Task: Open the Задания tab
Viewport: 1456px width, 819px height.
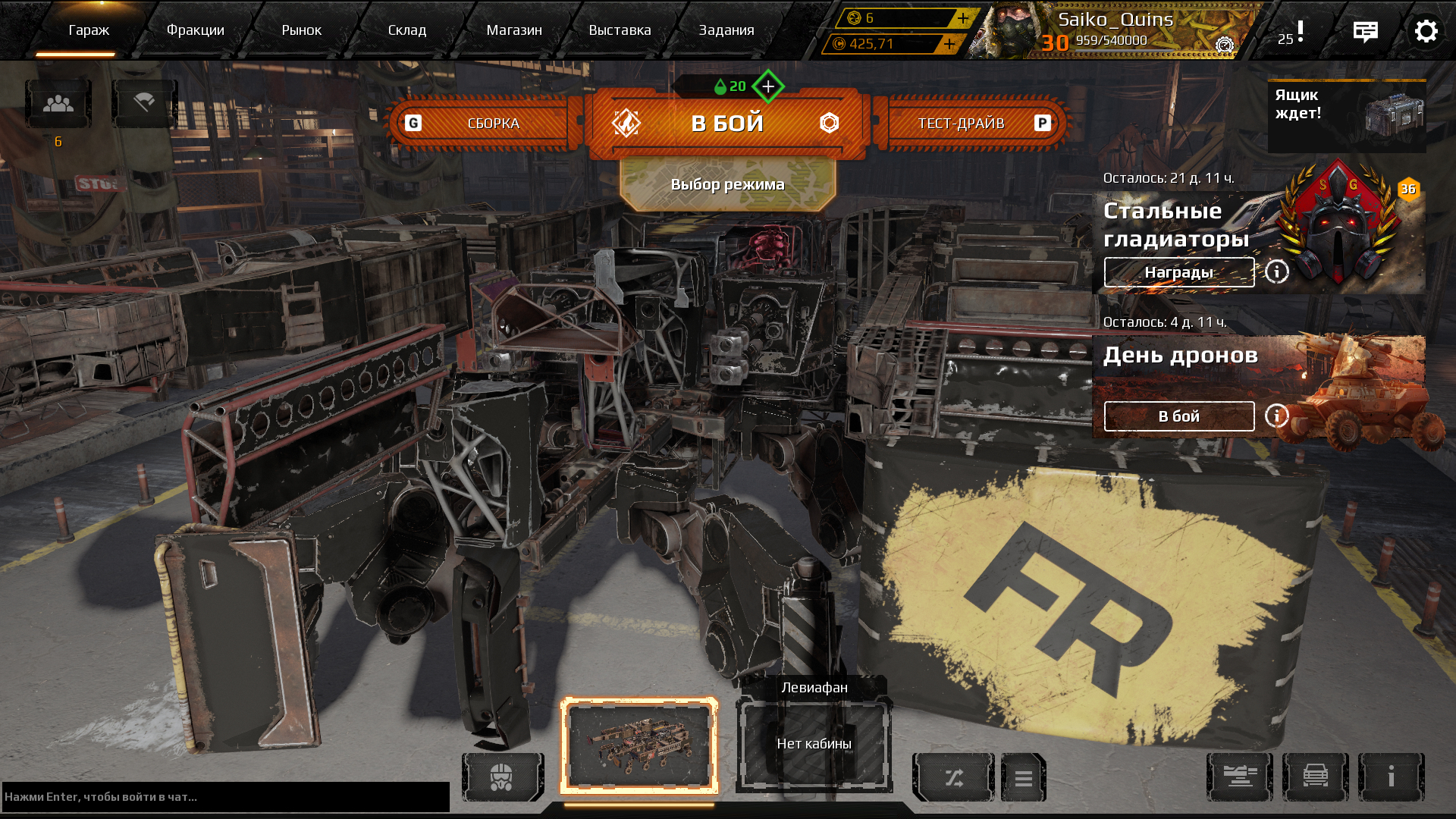Action: 726,30
